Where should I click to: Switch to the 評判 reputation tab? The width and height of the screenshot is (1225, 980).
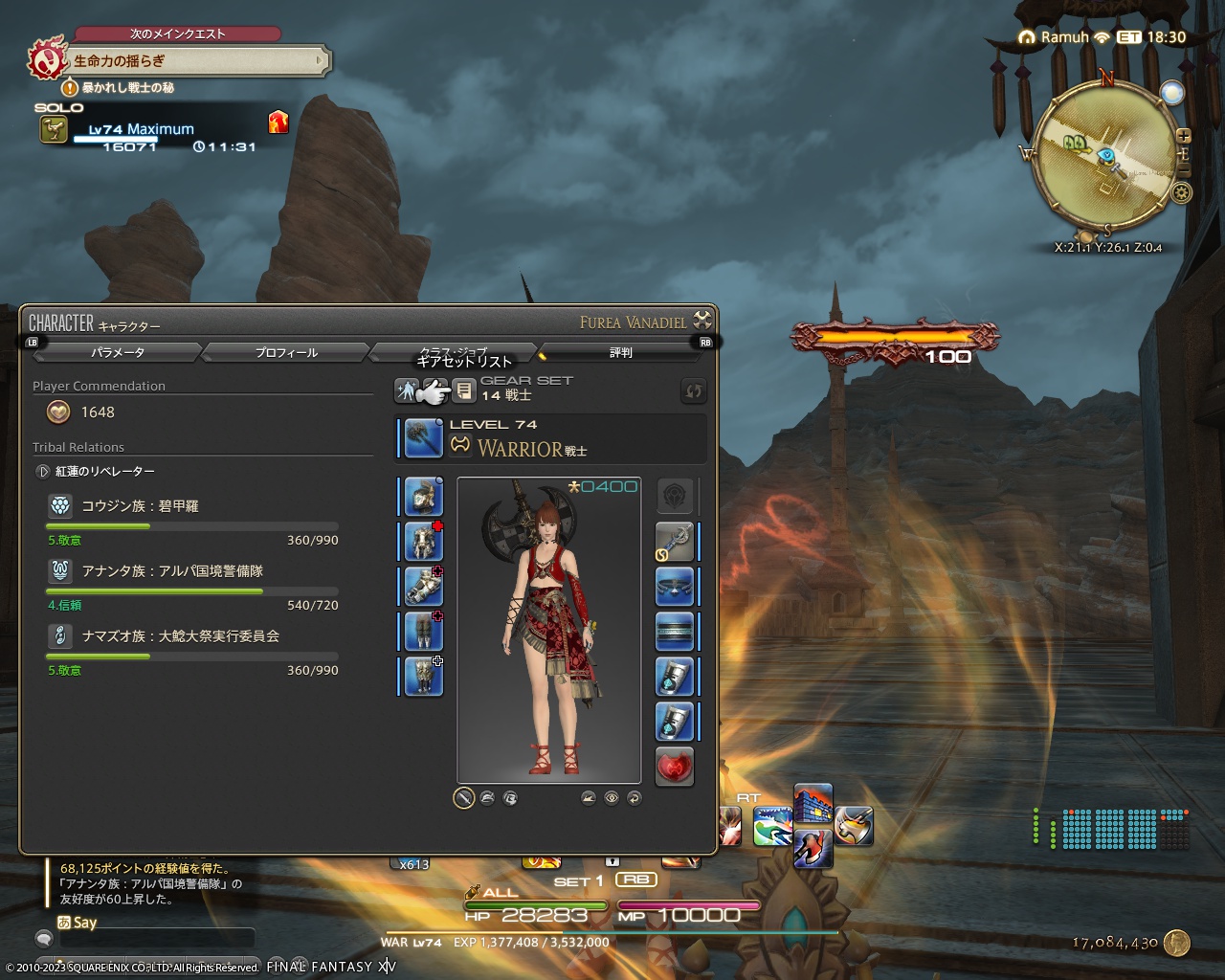(x=620, y=352)
